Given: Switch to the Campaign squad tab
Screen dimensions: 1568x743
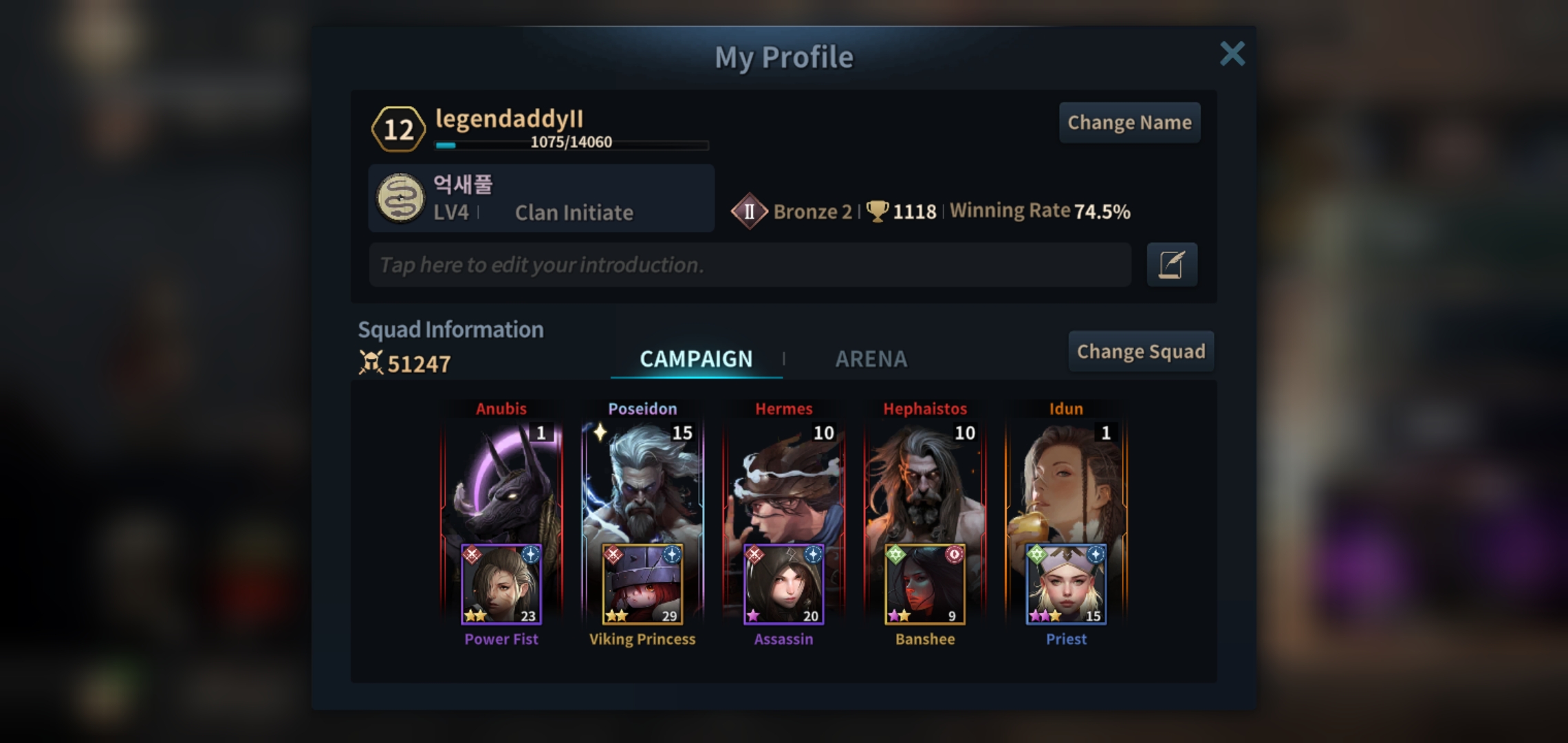Looking at the screenshot, I should point(696,358).
